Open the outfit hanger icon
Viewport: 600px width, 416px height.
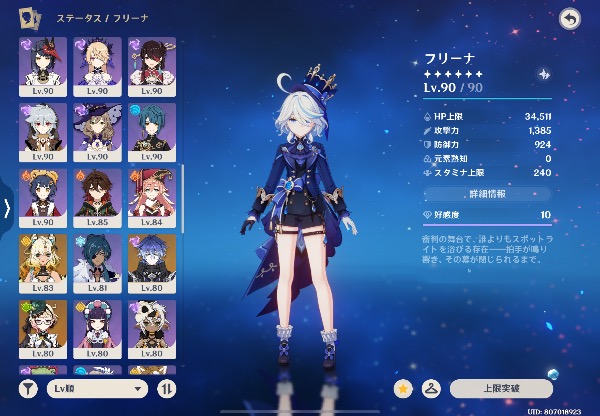coord(434,387)
